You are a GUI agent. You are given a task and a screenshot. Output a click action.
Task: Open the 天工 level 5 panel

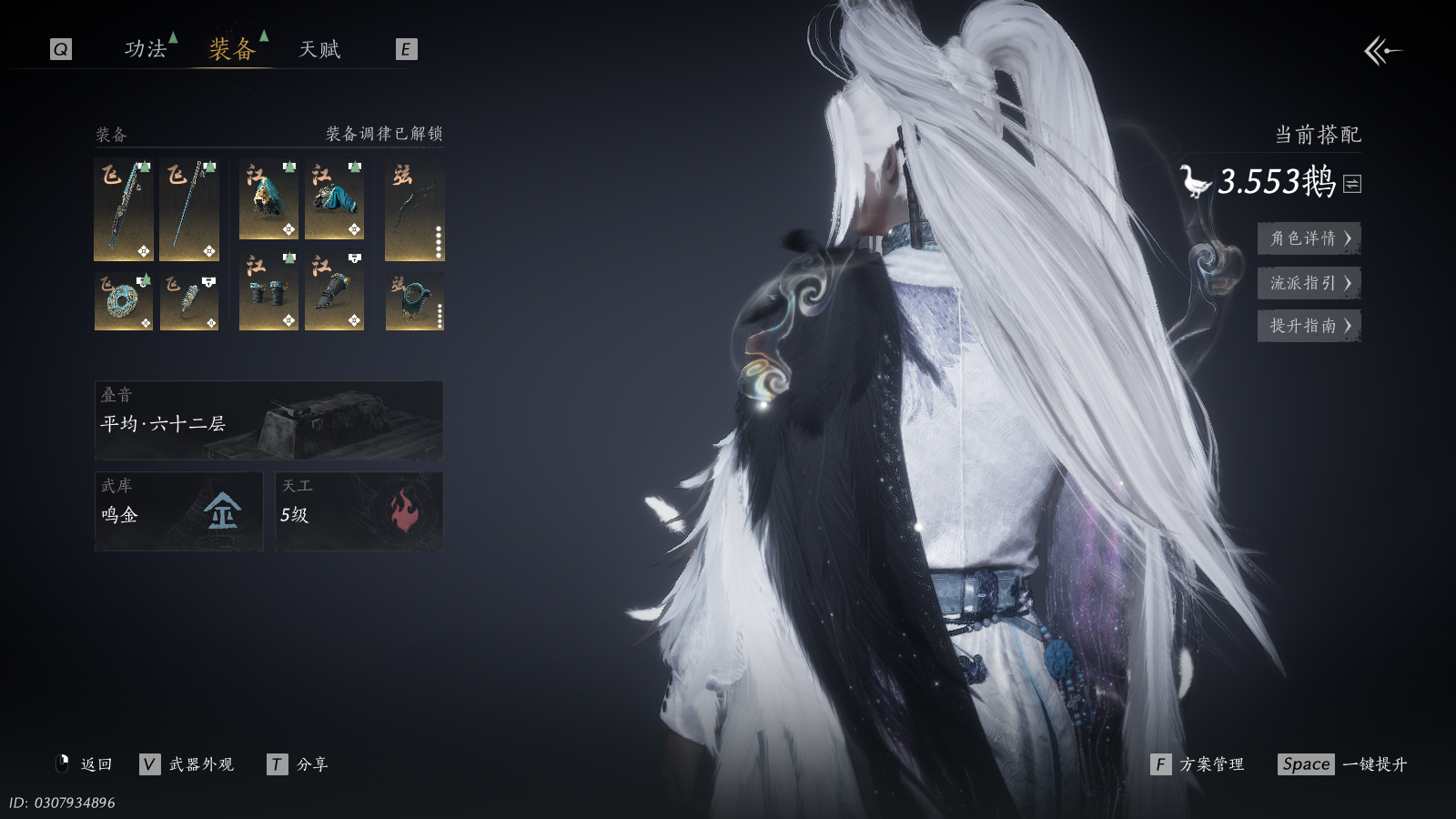[359, 511]
